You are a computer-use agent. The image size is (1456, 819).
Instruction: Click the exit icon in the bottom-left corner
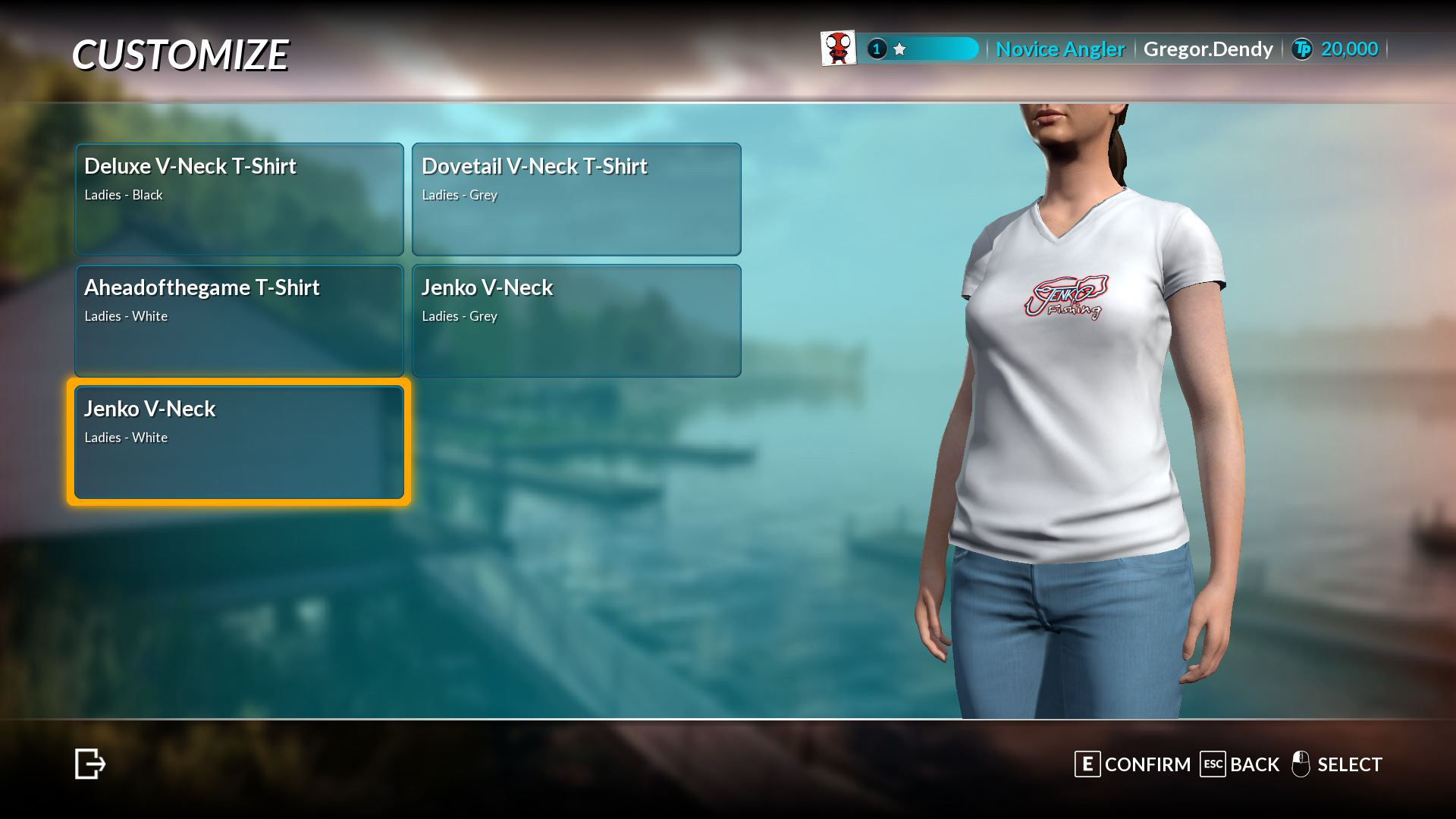(89, 764)
